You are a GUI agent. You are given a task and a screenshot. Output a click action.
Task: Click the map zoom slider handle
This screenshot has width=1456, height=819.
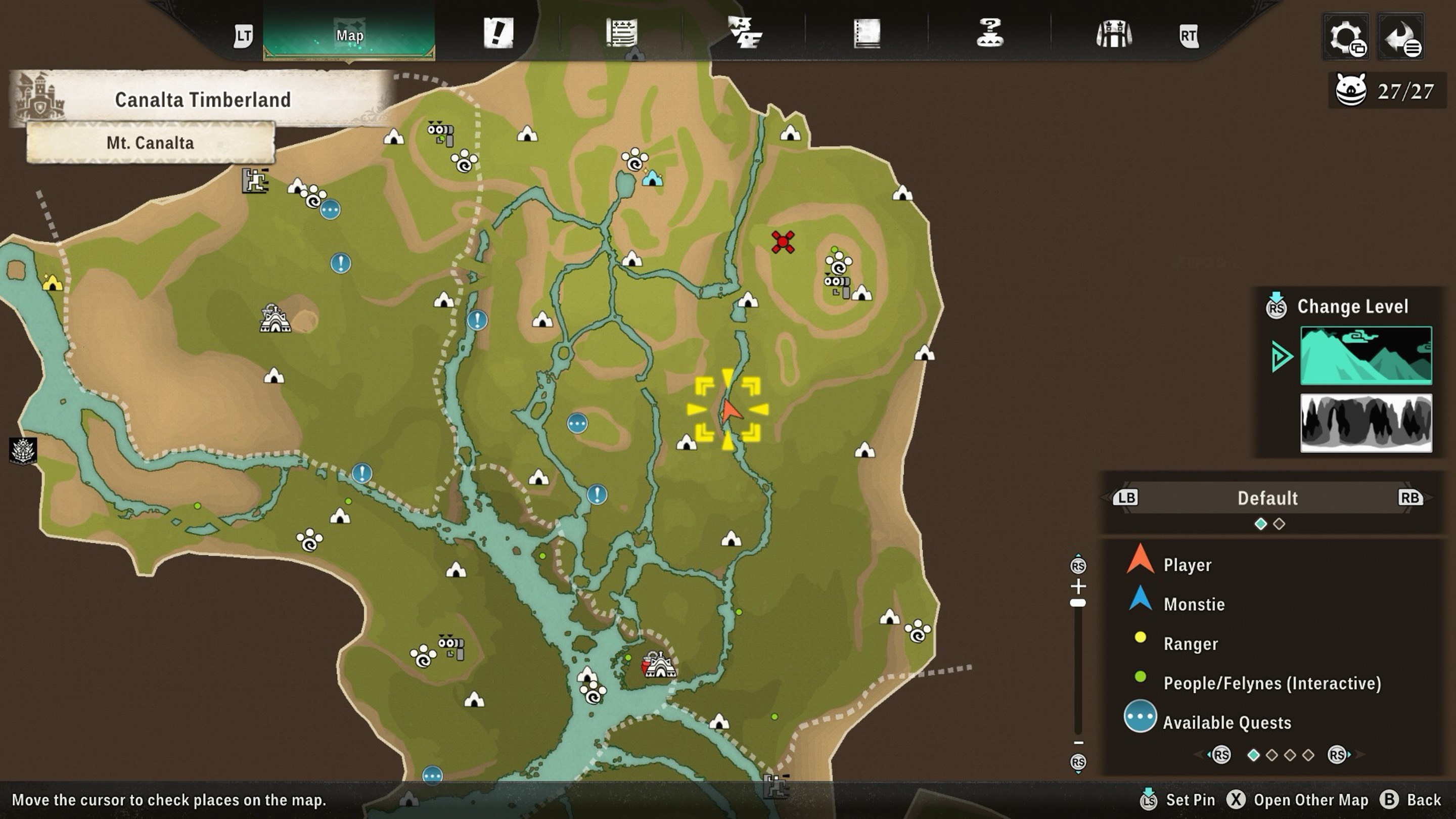1077,603
